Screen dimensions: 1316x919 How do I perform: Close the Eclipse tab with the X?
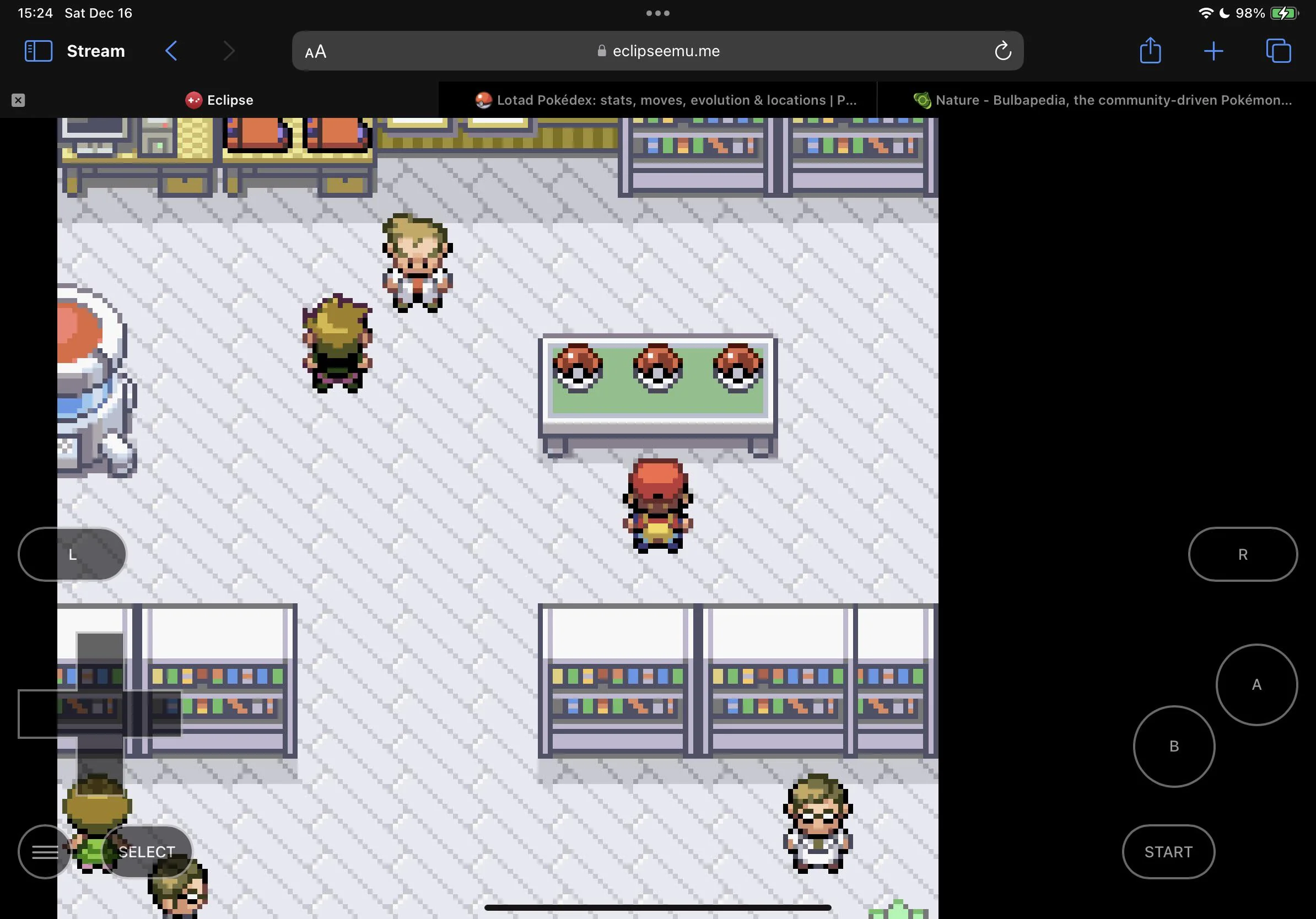point(19,100)
